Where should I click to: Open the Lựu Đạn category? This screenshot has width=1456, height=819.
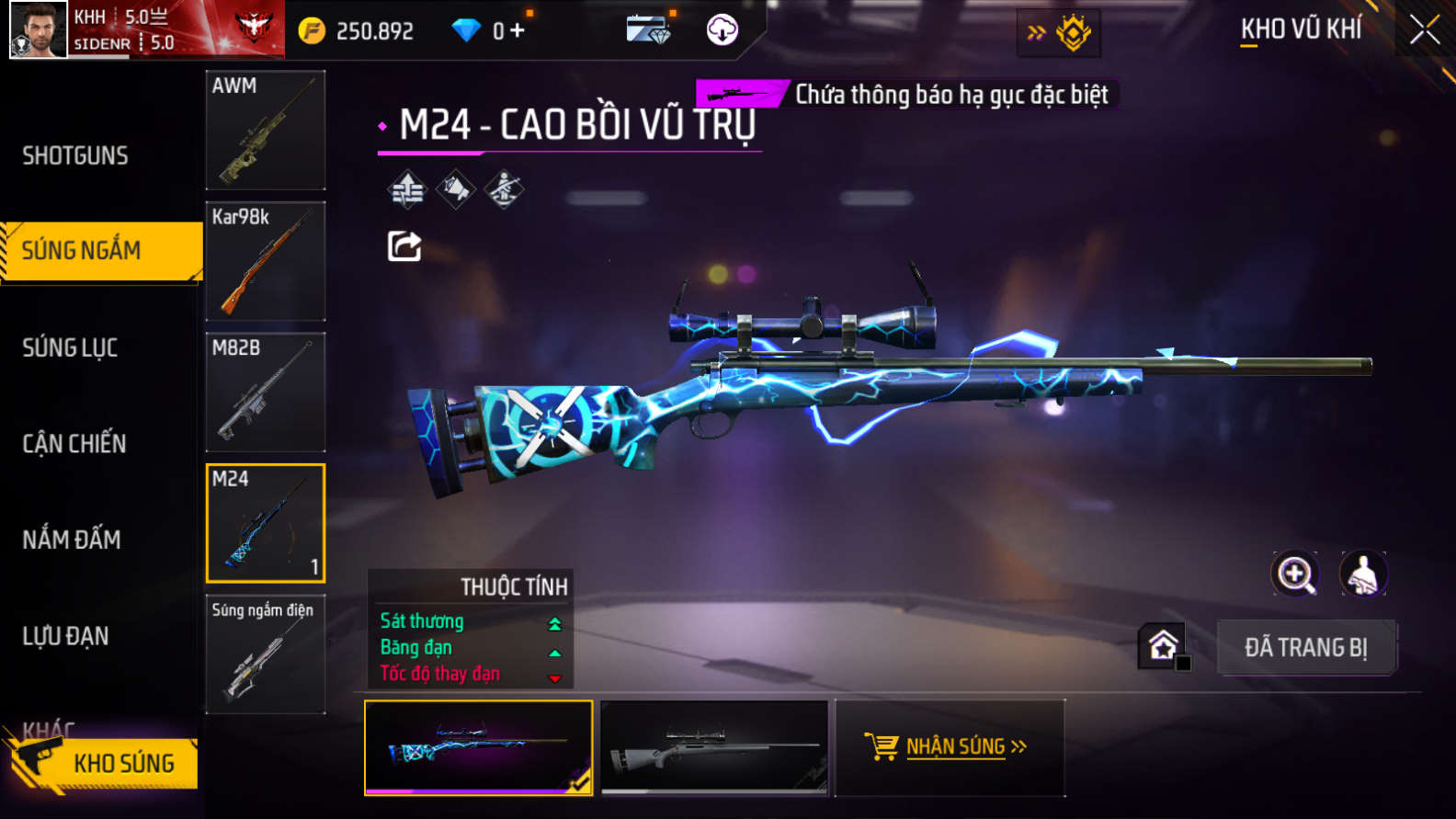[65, 636]
